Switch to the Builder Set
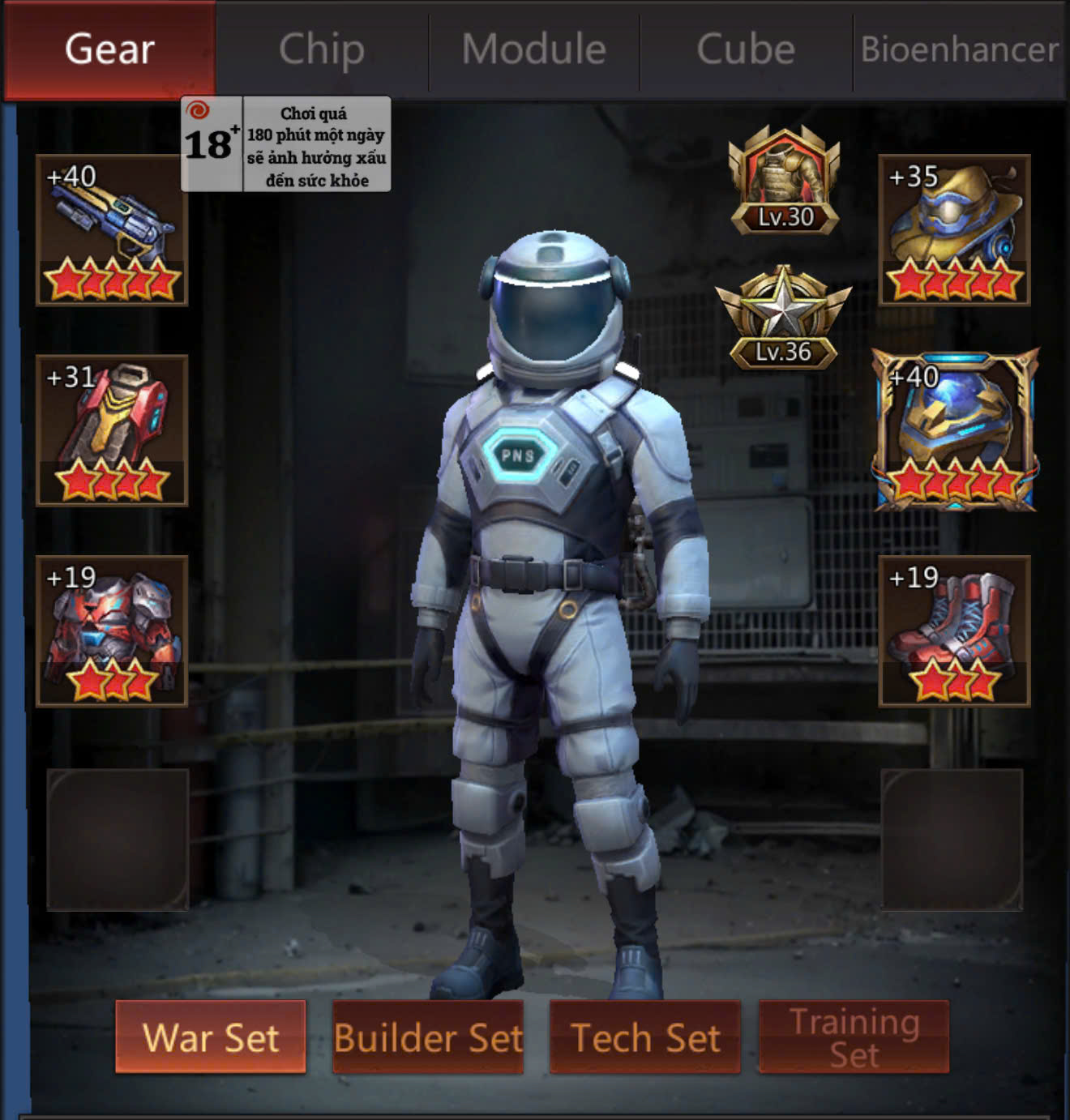 428,1037
